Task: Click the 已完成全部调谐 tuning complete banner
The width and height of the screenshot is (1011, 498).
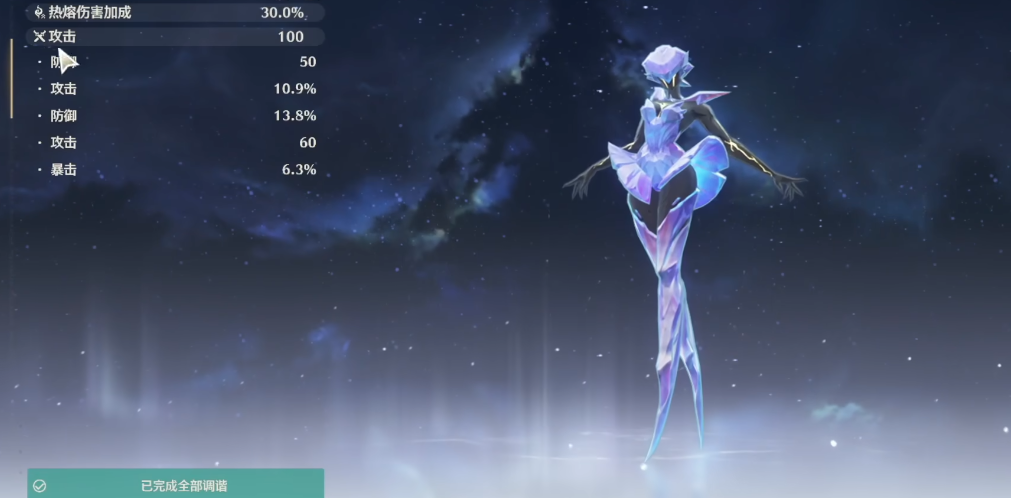Action: tap(176, 485)
